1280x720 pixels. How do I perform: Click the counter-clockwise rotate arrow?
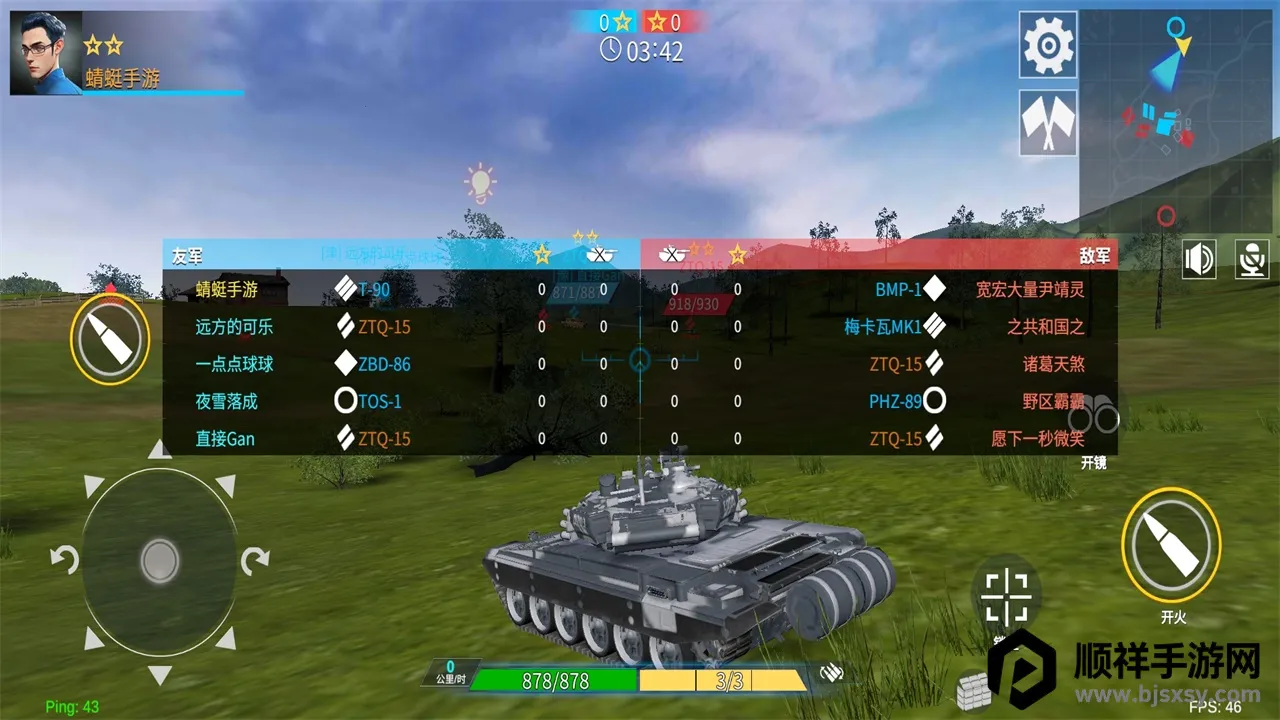point(65,560)
